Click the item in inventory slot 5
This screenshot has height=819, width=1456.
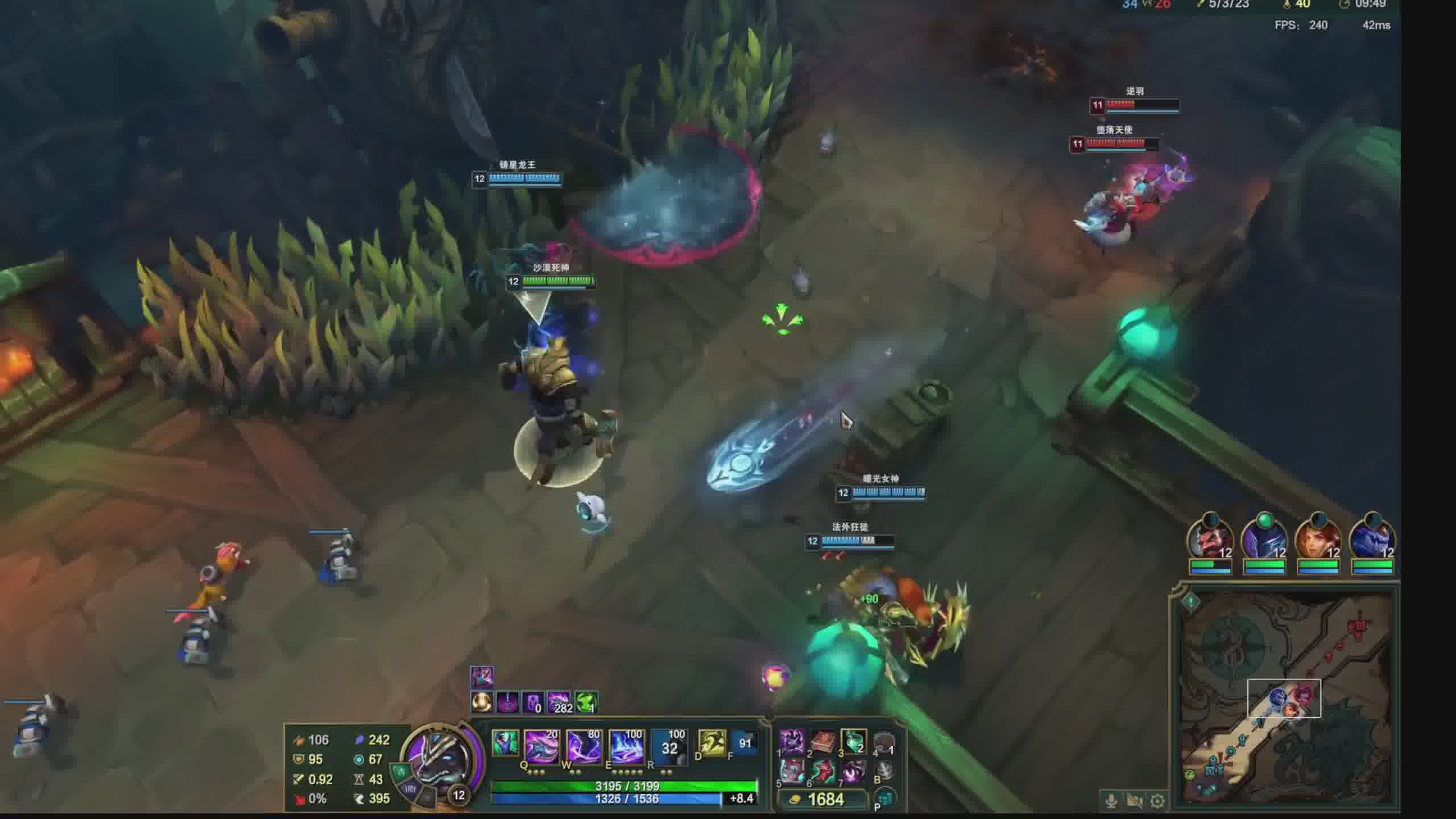tap(792, 772)
